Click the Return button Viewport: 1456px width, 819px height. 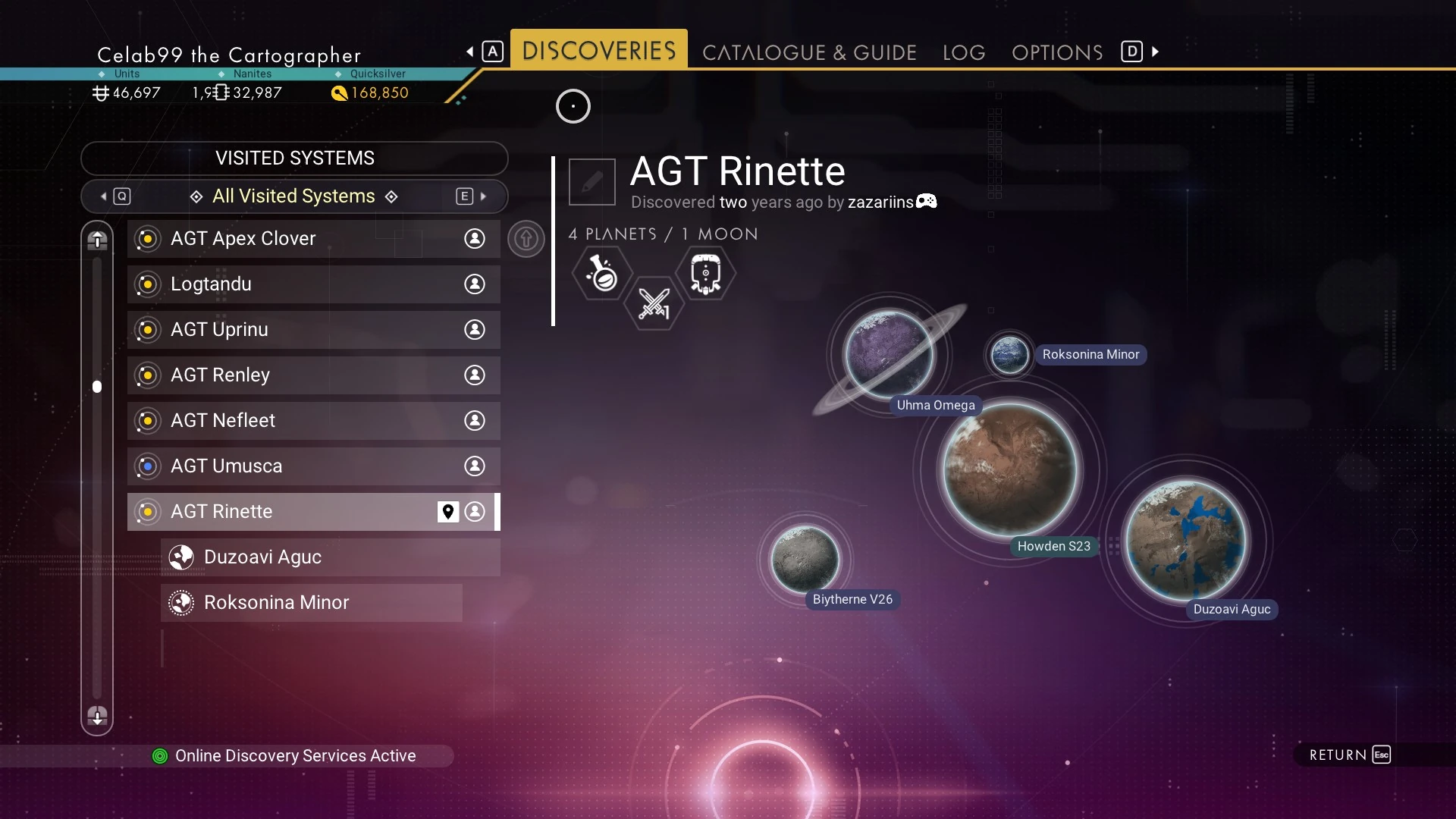[1349, 755]
